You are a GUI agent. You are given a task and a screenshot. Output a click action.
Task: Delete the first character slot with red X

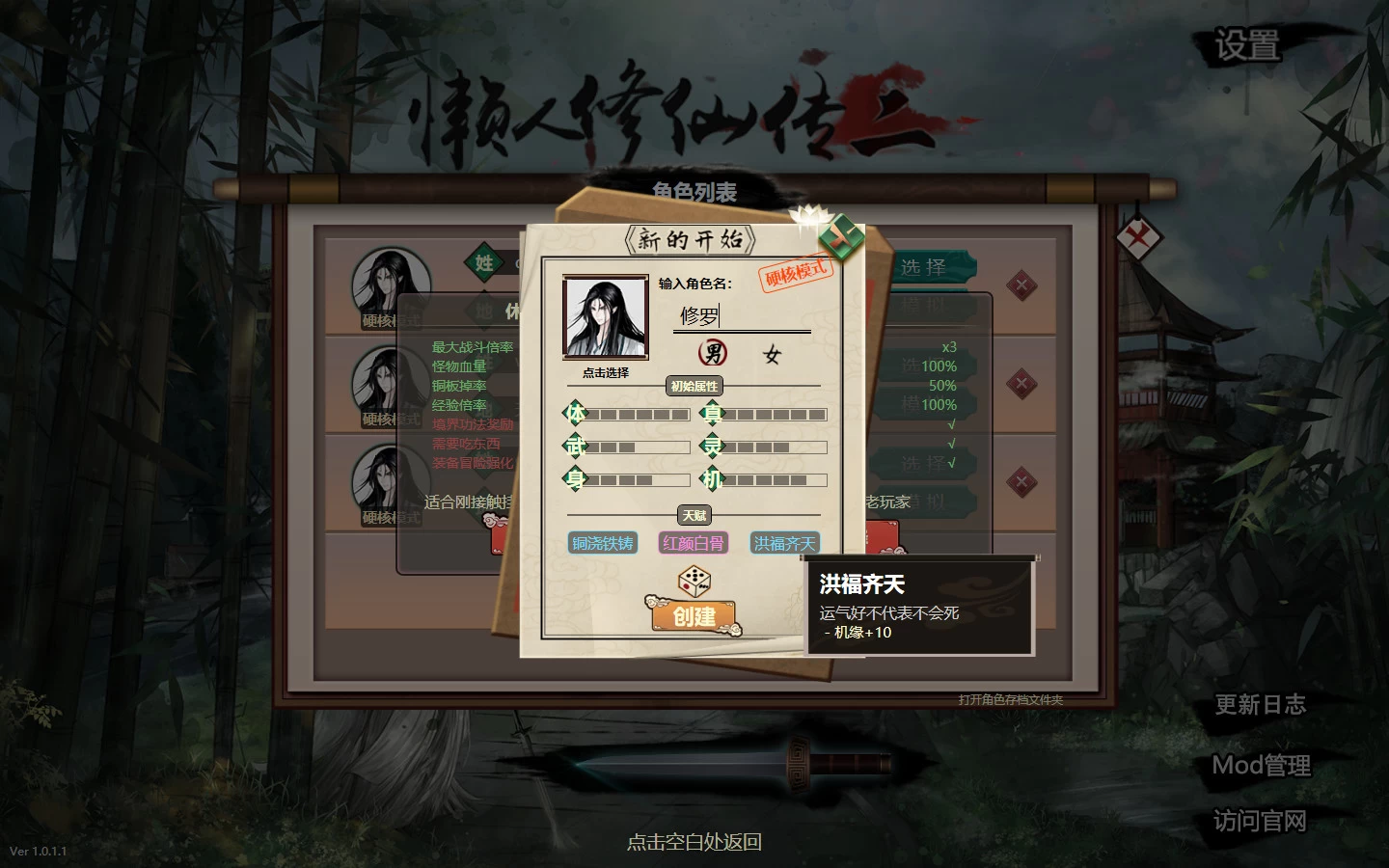point(1021,286)
